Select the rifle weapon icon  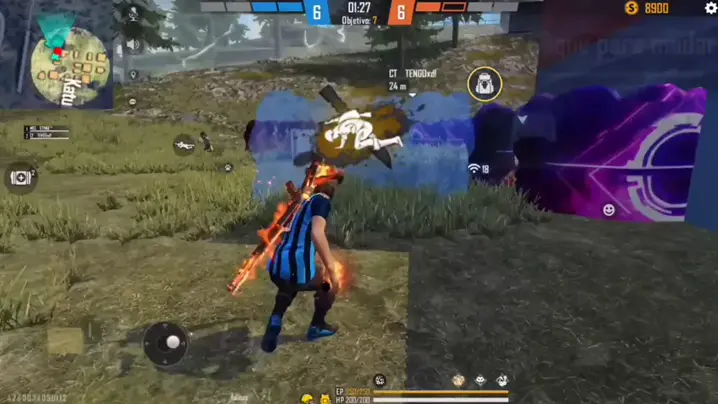(184, 144)
